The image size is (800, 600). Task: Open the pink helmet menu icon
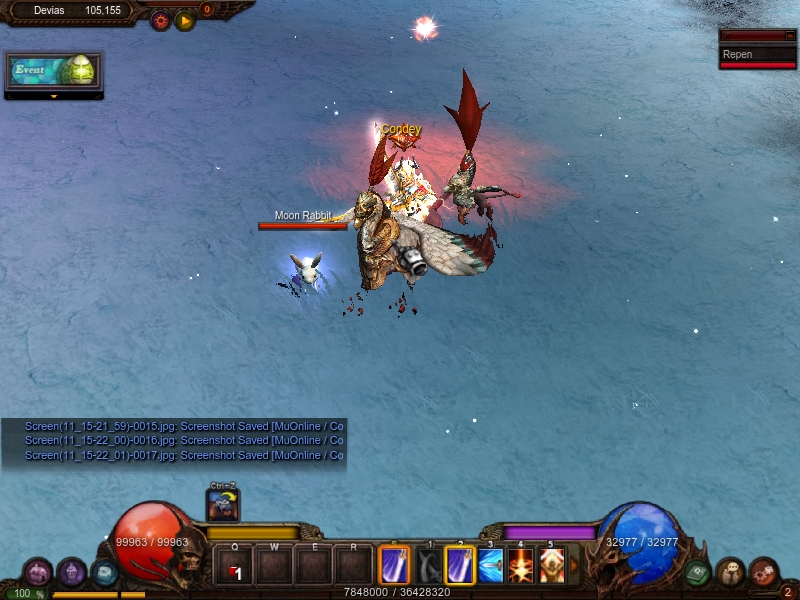click(x=37, y=572)
